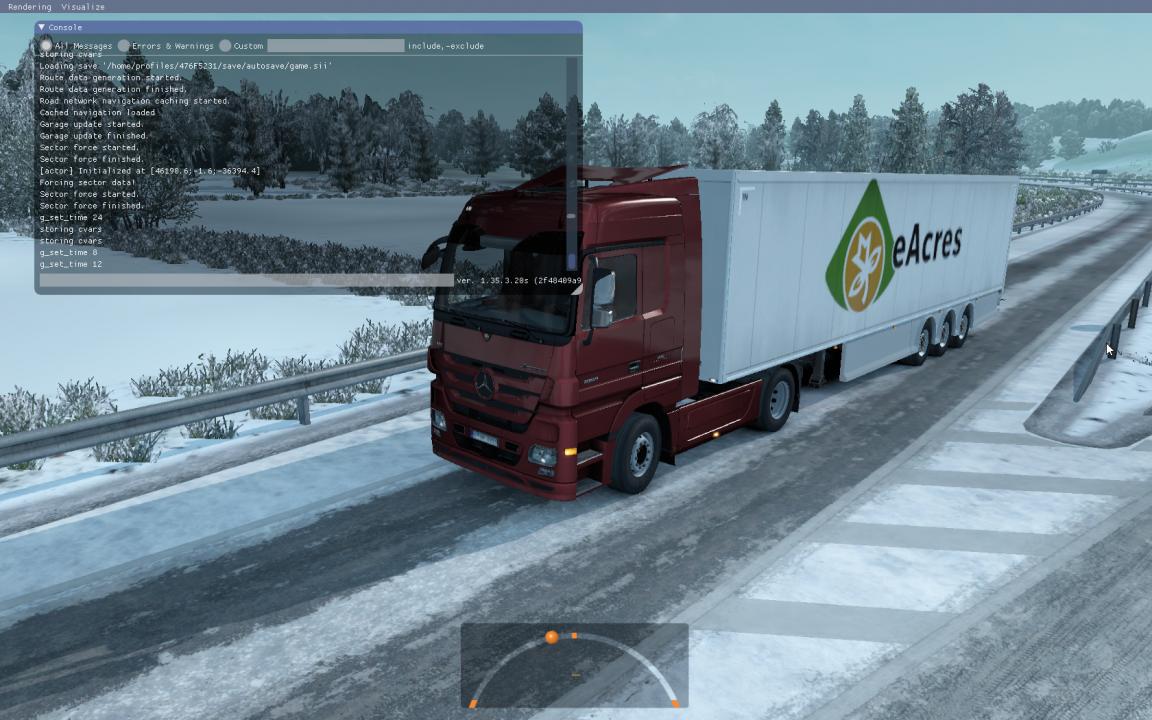Image resolution: width=1152 pixels, height=720 pixels.
Task: Select the All Messages filter option
Action: click(47, 46)
